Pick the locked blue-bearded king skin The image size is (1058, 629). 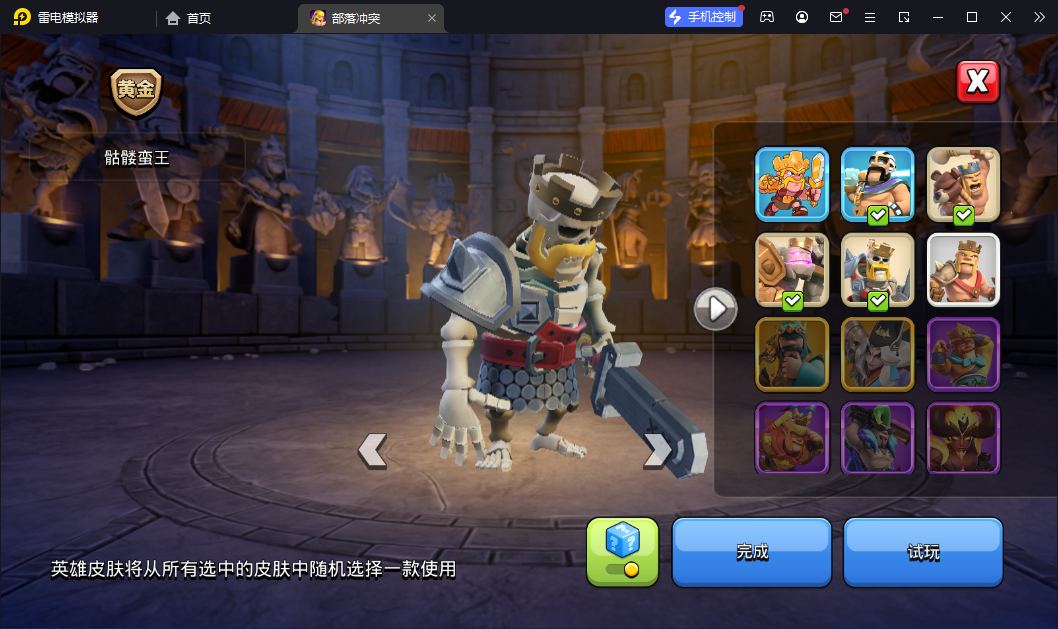click(x=792, y=354)
